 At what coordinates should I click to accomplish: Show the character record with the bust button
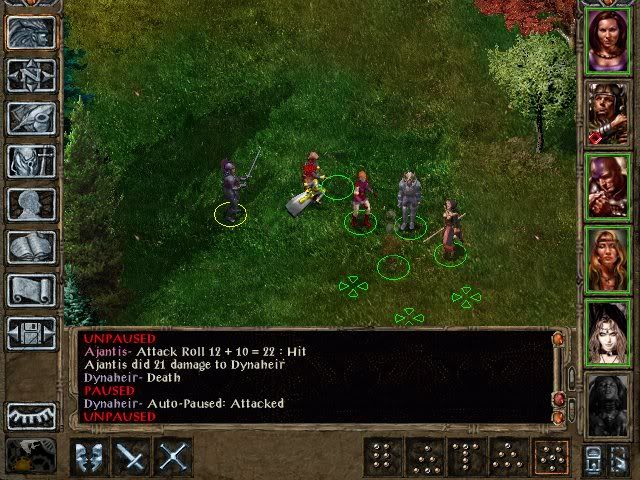coord(31,204)
